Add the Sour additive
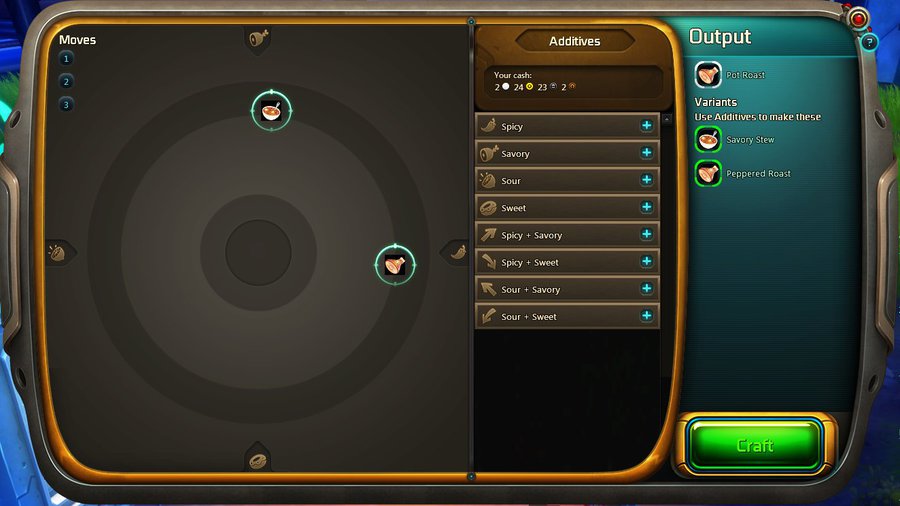 pos(646,180)
